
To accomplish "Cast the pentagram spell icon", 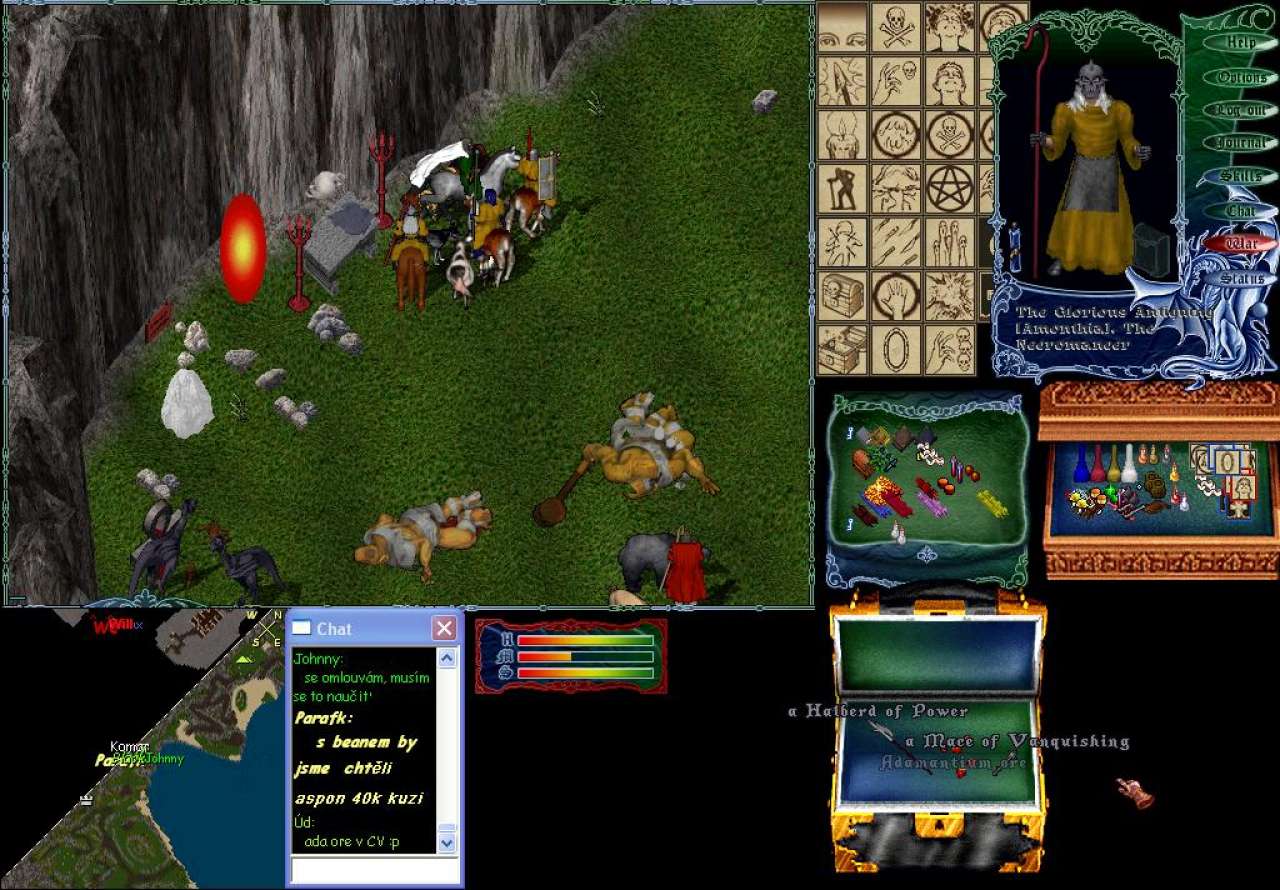I will [949, 188].
